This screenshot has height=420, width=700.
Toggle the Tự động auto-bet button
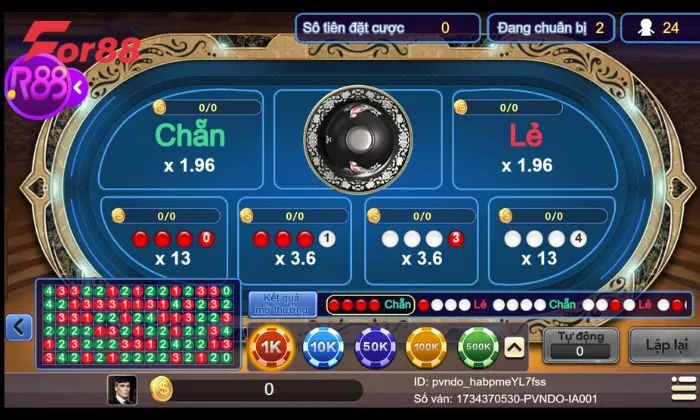click(579, 345)
